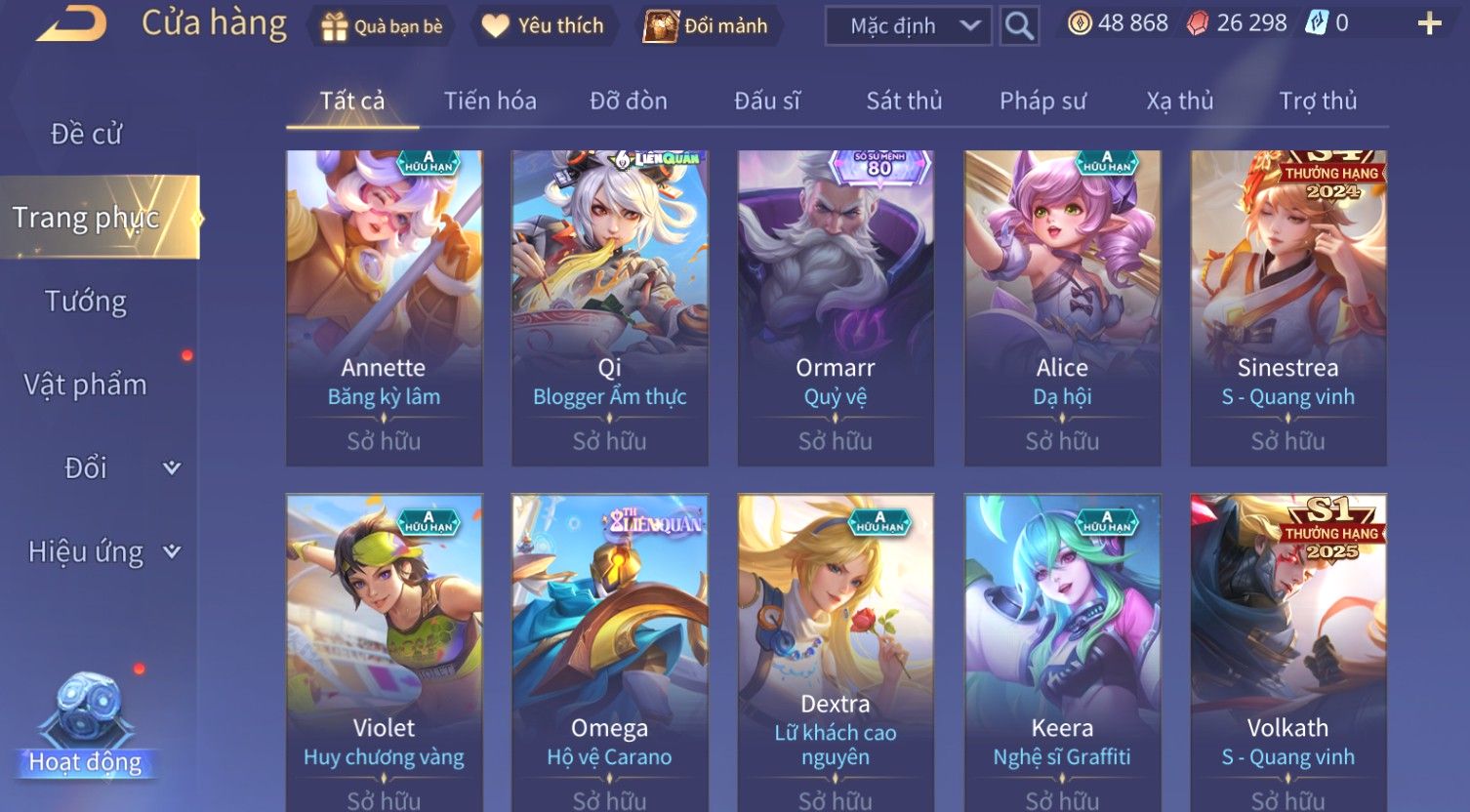This screenshot has width=1470, height=812.
Task: Open Quà bạn bè gift menu
Action: 383,26
